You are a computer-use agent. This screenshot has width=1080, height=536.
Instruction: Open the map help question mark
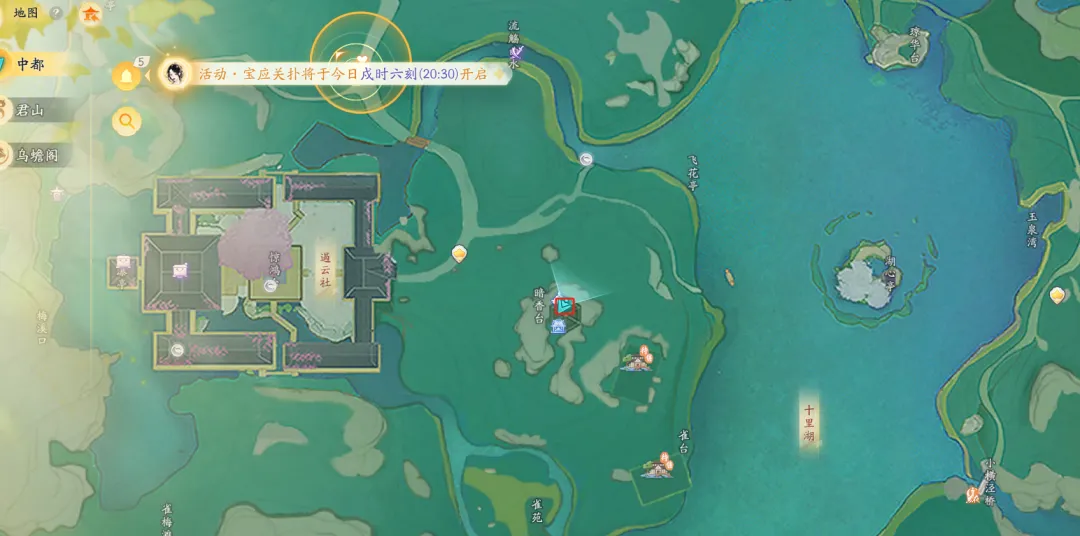point(56,13)
